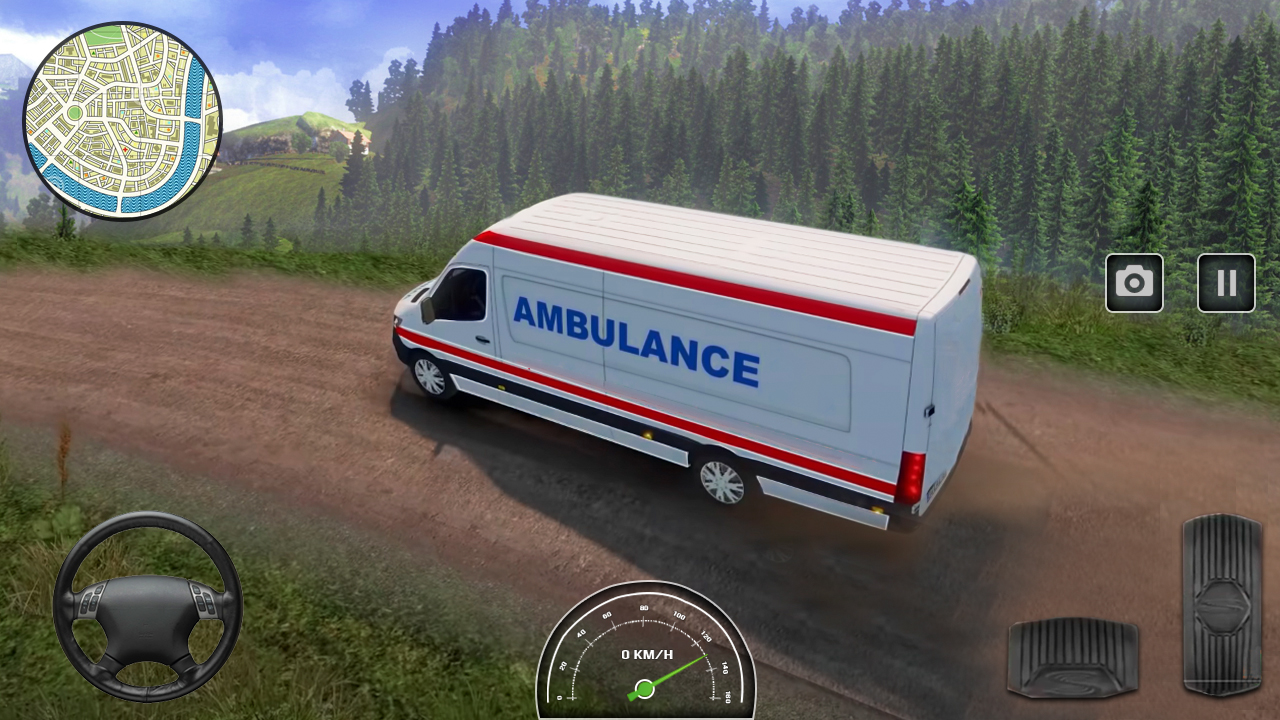Tap the camera snapshot button above the pedals area
Viewport: 1280px width, 720px height.
[x=1134, y=283]
